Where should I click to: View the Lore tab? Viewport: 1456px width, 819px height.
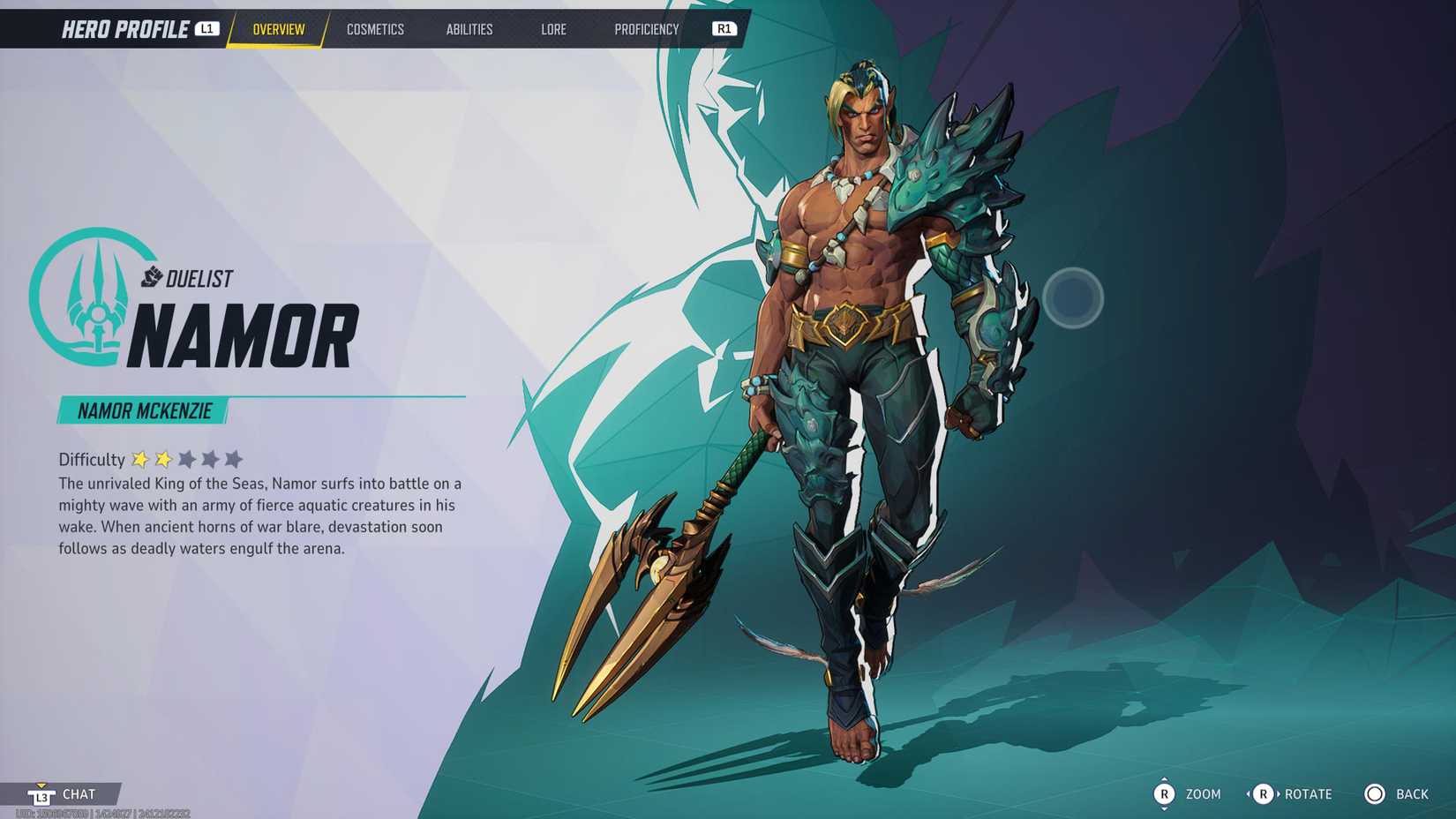click(553, 29)
